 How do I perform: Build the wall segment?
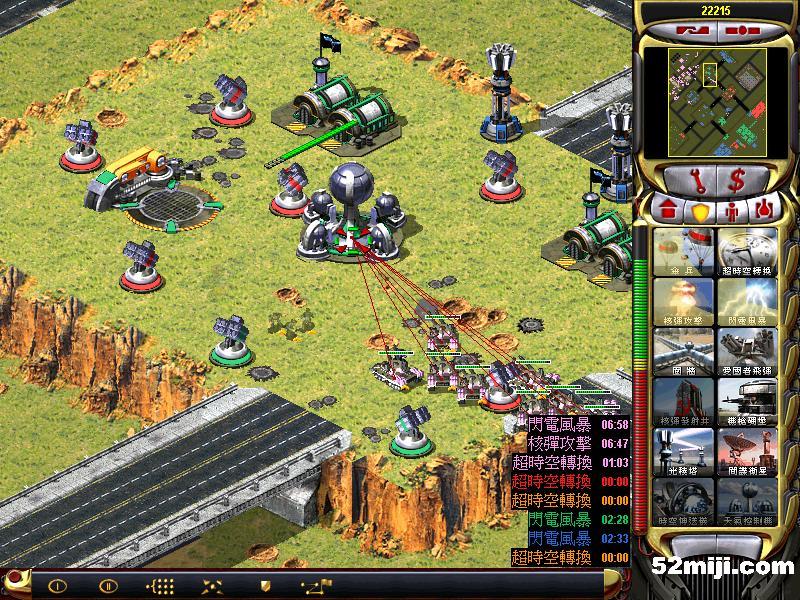tap(683, 351)
